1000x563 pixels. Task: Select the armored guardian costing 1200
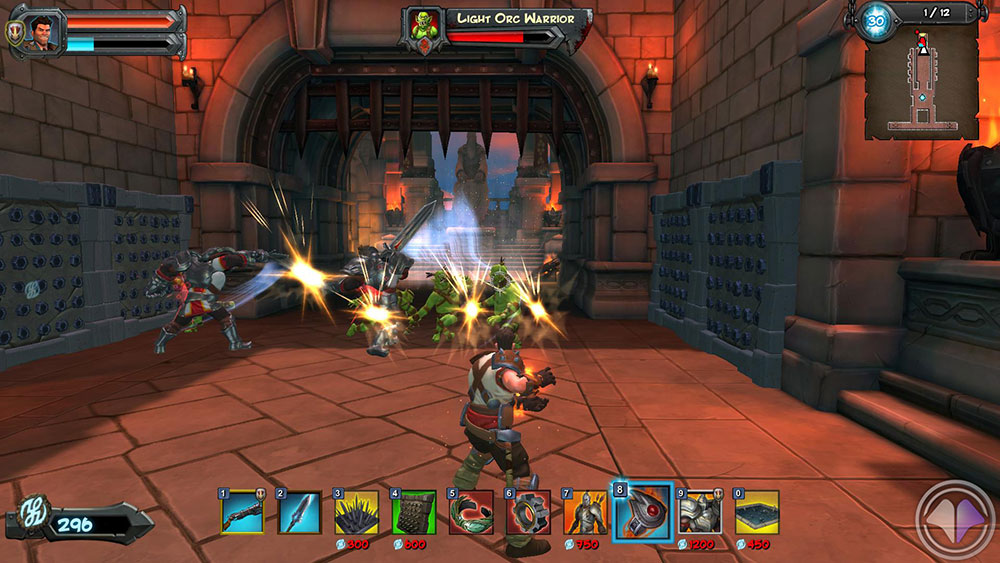click(x=699, y=513)
